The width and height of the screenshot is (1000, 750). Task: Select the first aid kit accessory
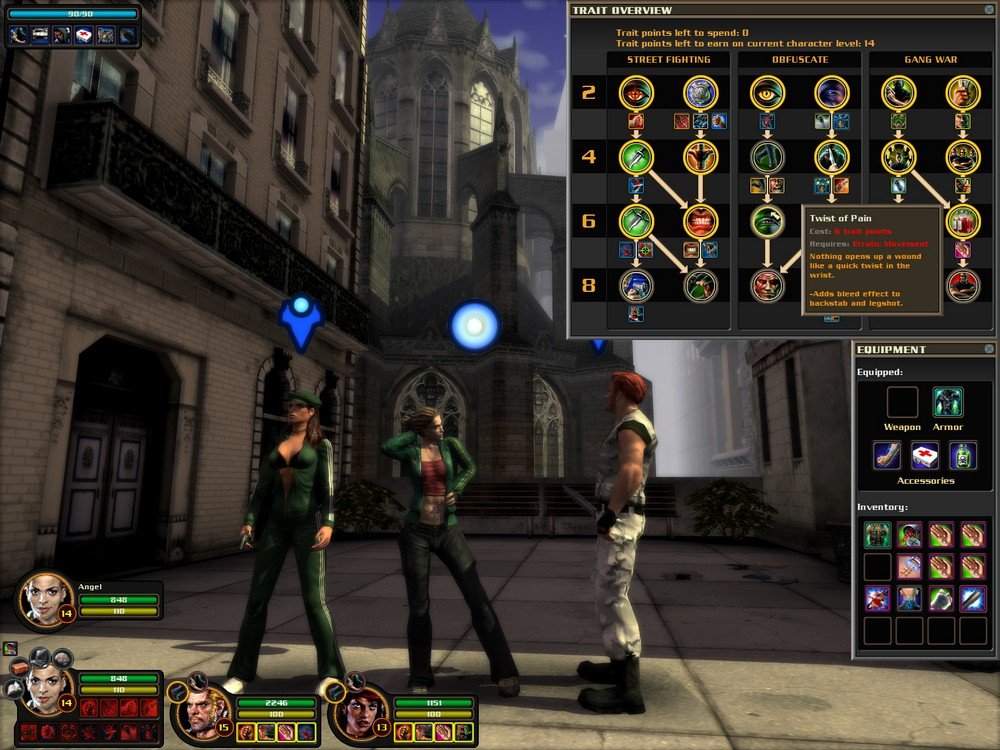(925, 456)
